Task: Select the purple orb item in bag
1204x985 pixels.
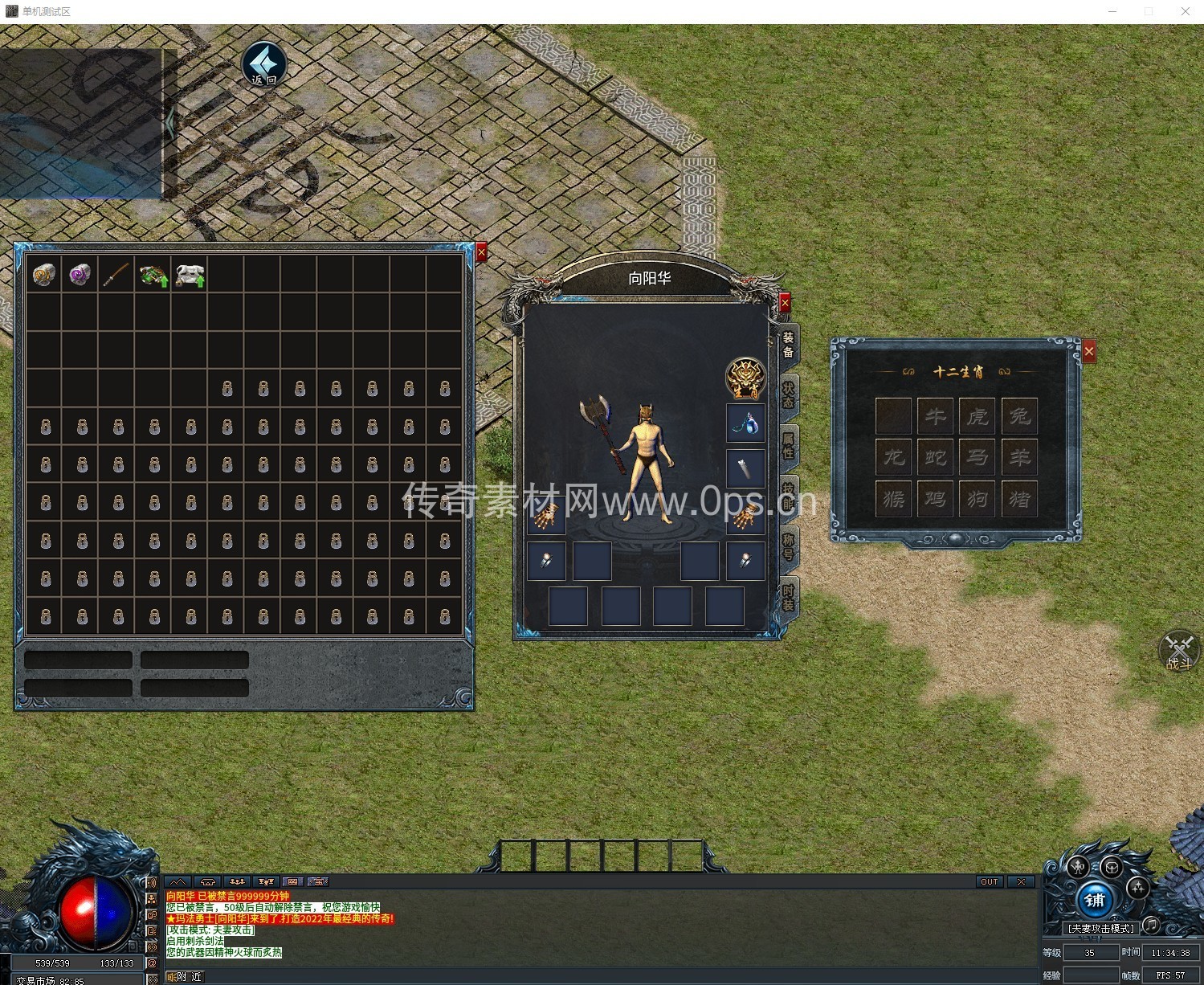Action: coord(80,274)
